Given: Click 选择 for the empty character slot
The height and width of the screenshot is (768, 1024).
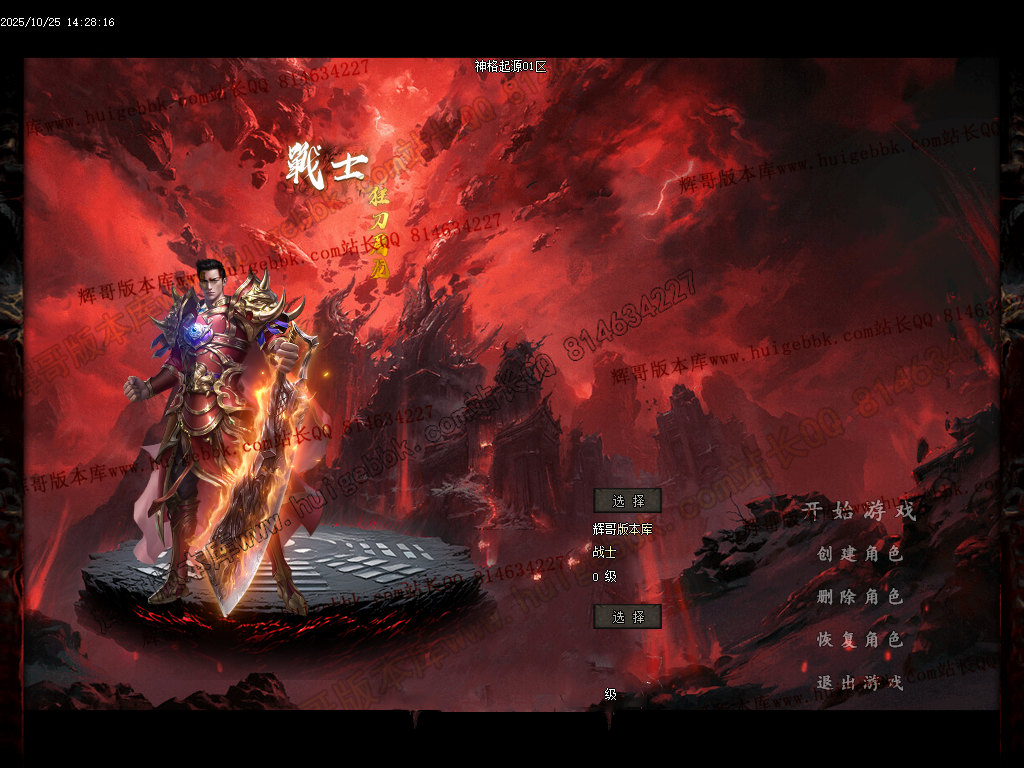Looking at the screenshot, I should click(627, 617).
